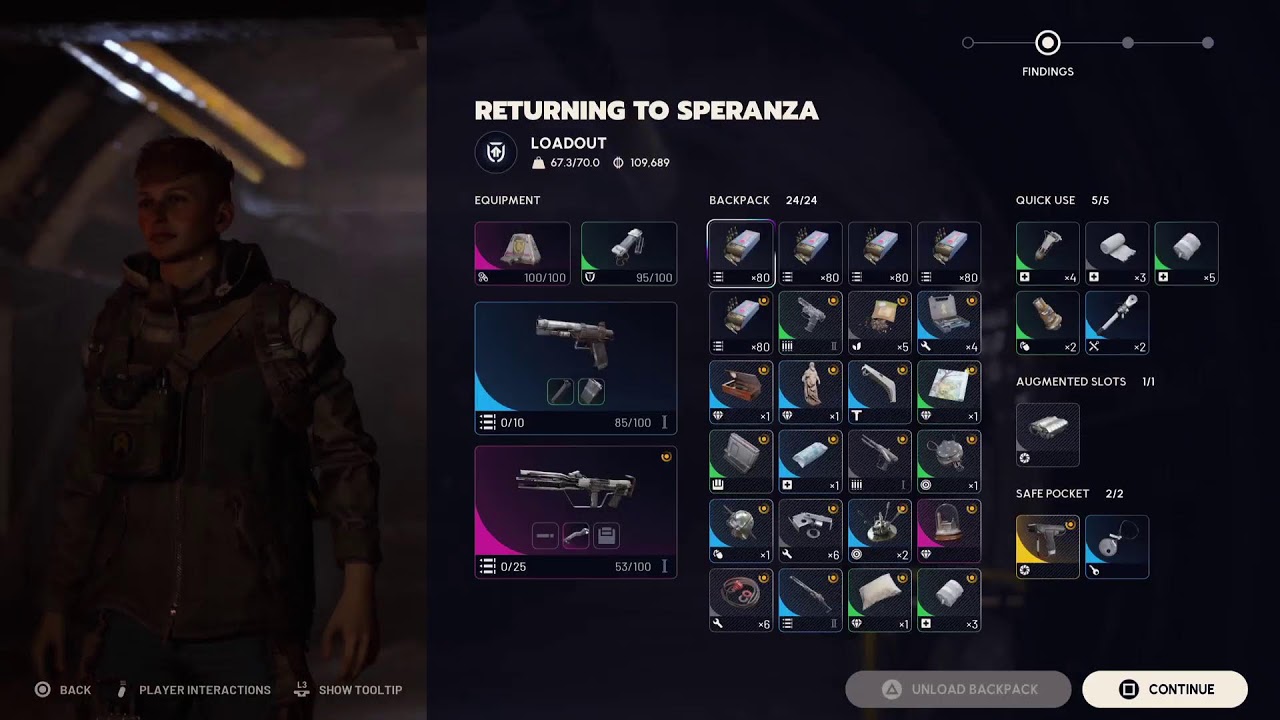Screen dimensions: 1280x720
Task: Pick the red coiled wires stack
Action: pos(741,600)
